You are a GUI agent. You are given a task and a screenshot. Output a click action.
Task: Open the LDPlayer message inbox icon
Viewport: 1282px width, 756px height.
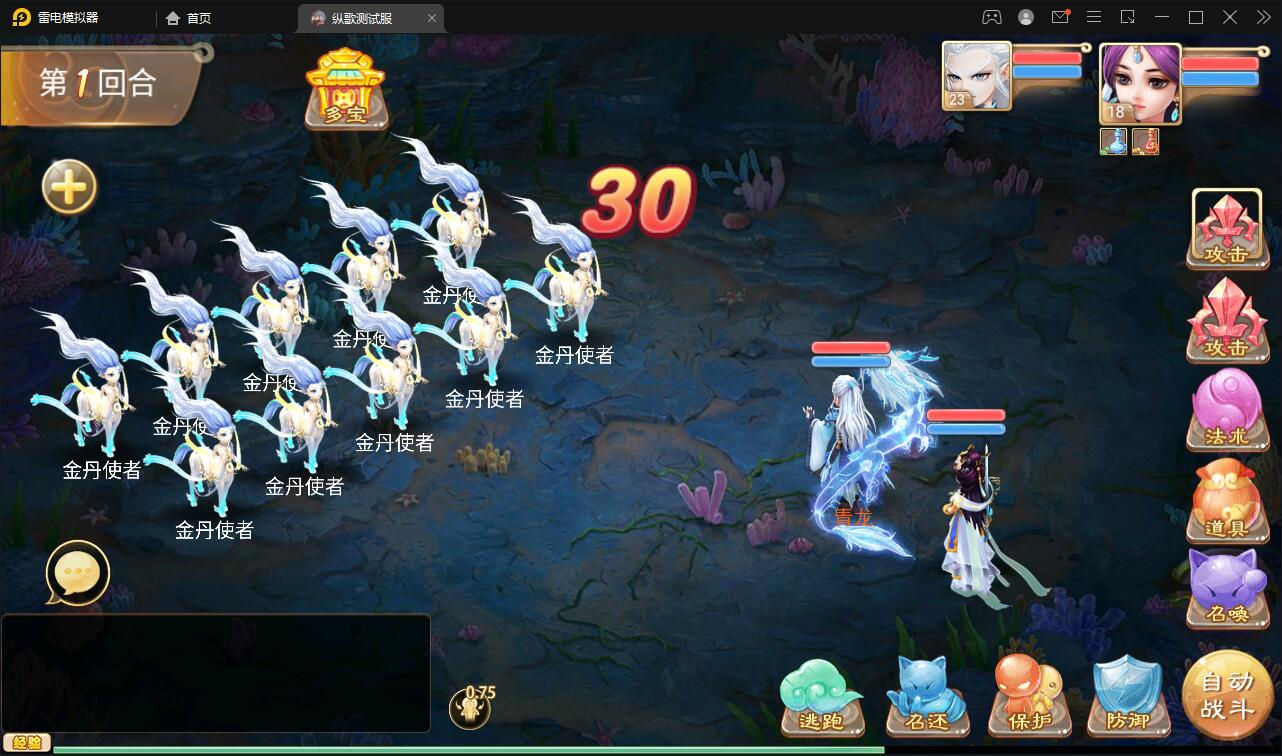[x=1062, y=17]
